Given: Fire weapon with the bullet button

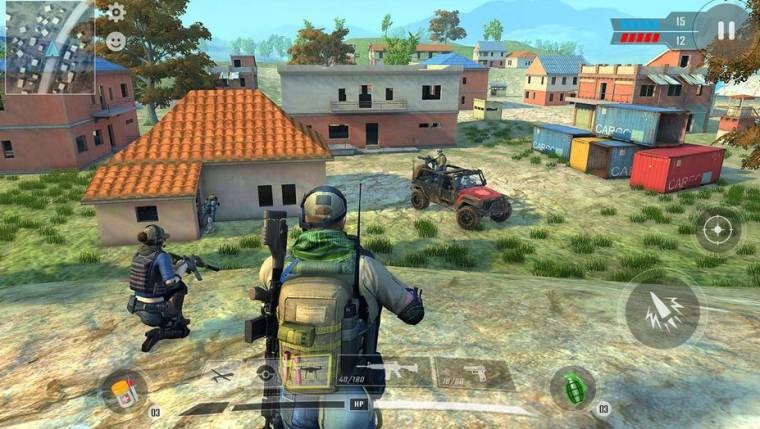Looking at the screenshot, I should coord(663,308).
